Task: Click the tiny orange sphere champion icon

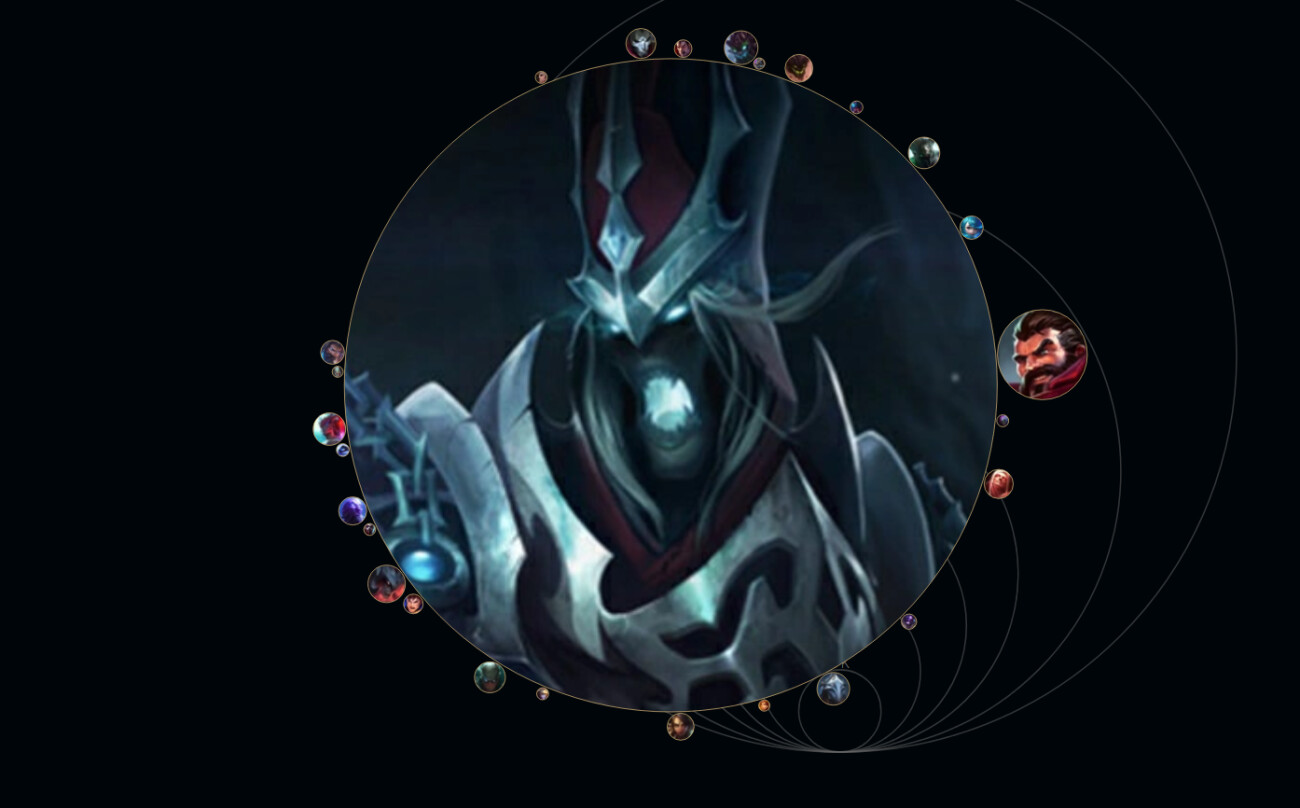Action: tap(764, 706)
